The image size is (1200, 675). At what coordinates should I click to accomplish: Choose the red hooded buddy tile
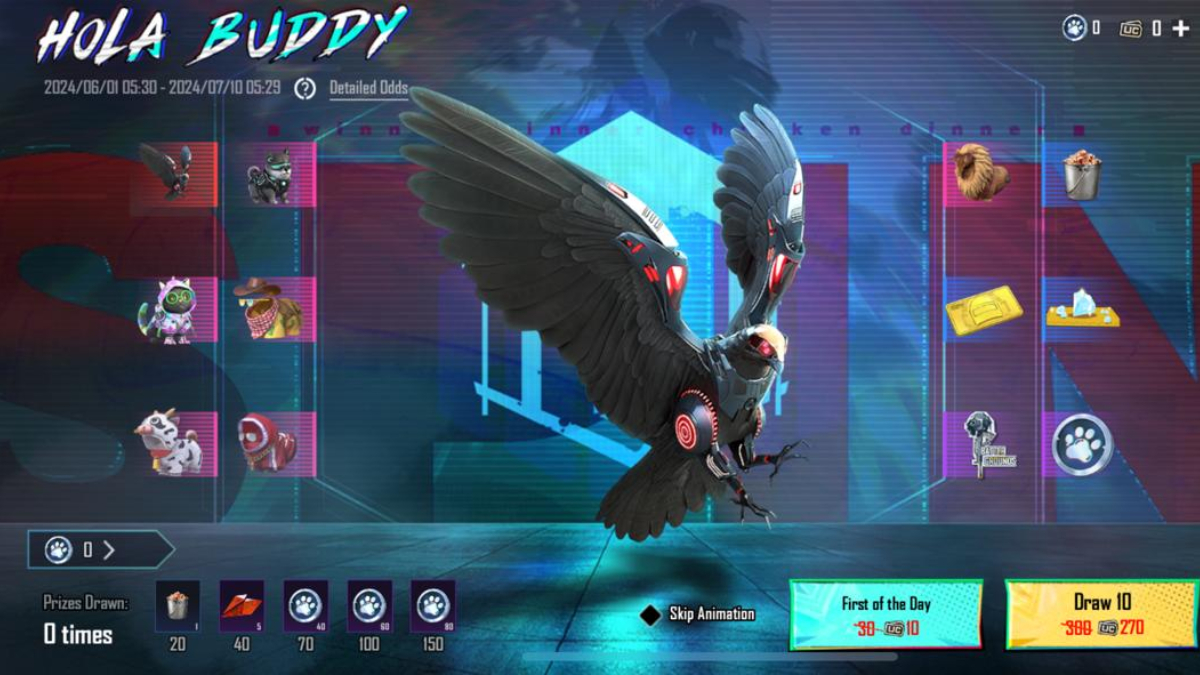tap(268, 442)
